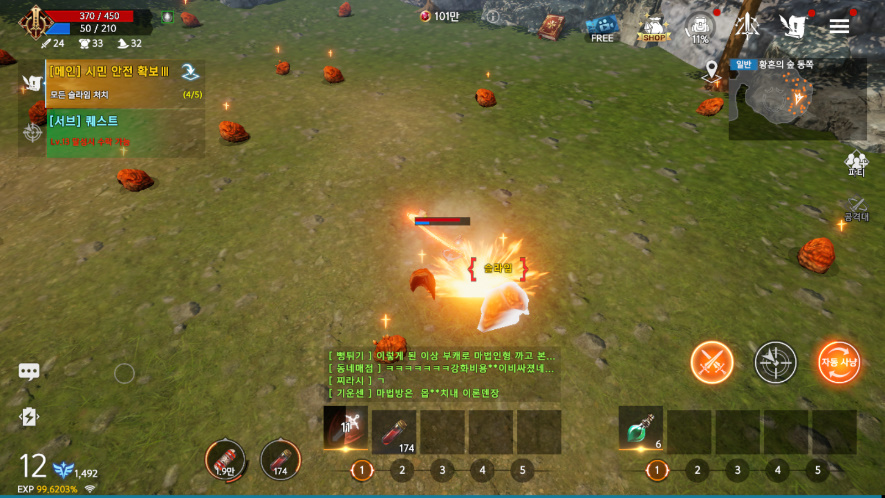This screenshot has width=885, height=498.
Task: Activate the first skill slot icon
Action: click(345, 428)
